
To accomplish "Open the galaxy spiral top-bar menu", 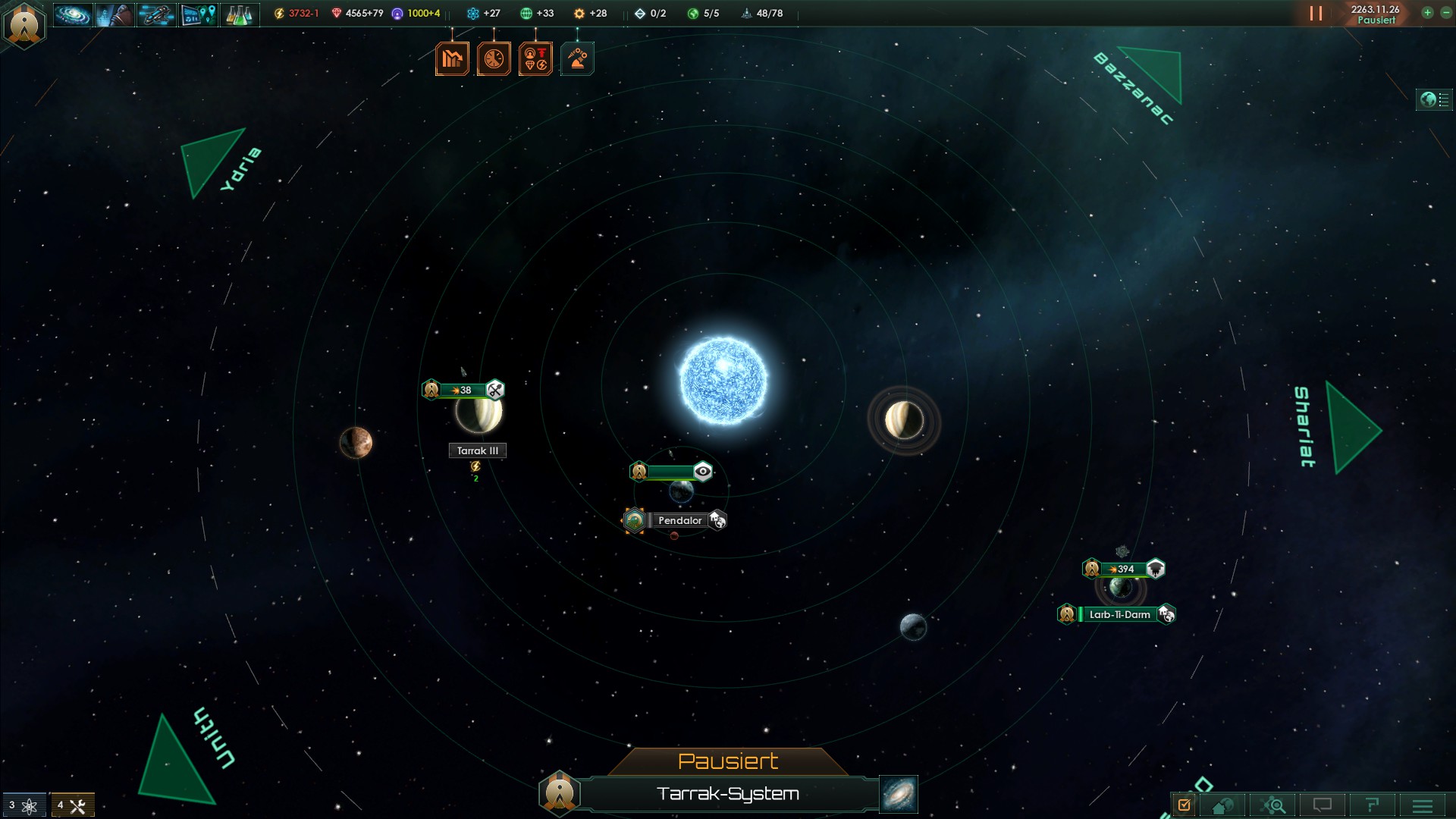I will tap(73, 14).
